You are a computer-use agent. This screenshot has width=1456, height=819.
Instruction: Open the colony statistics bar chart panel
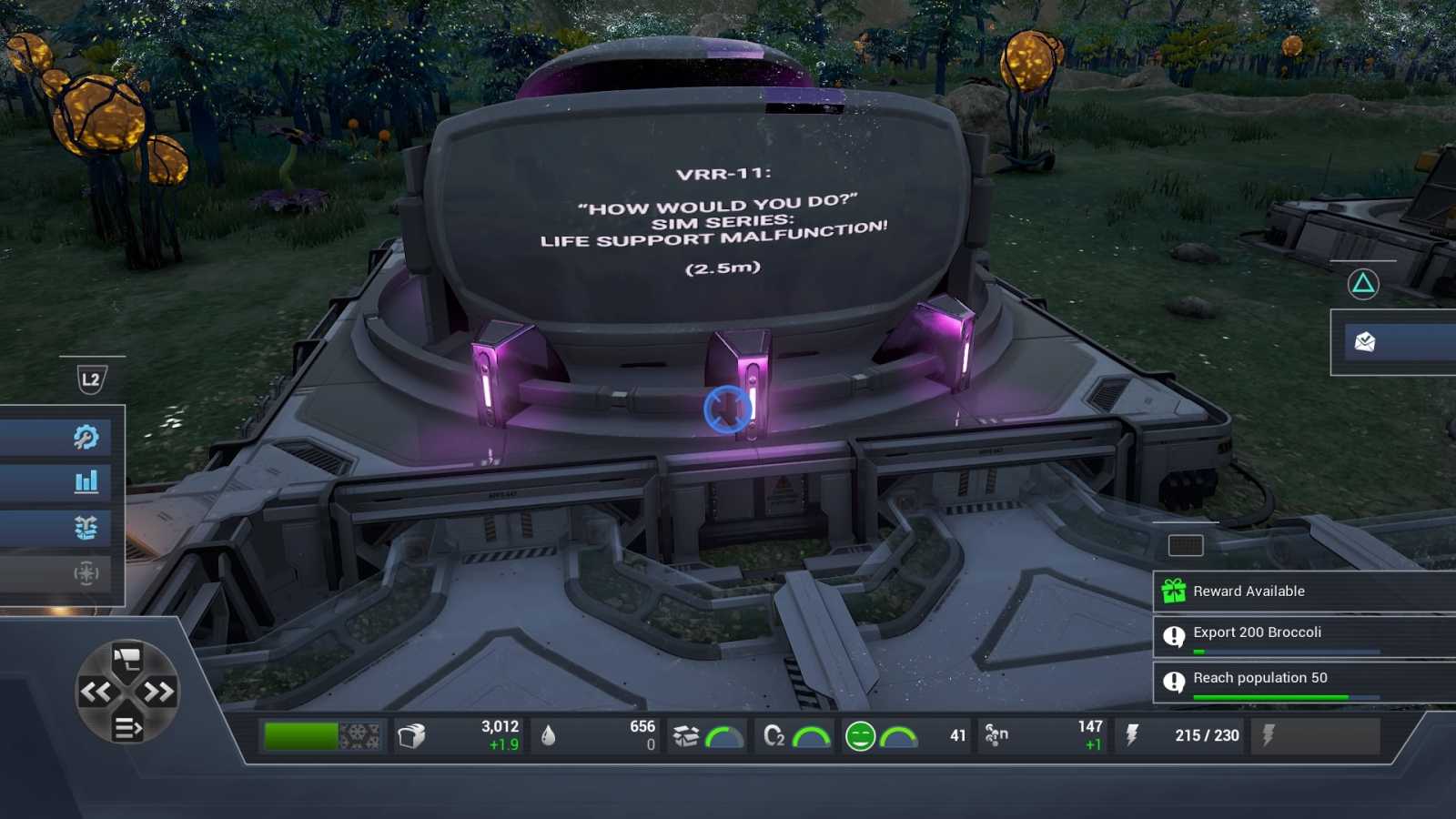pyautogui.click(x=86, y=482)
